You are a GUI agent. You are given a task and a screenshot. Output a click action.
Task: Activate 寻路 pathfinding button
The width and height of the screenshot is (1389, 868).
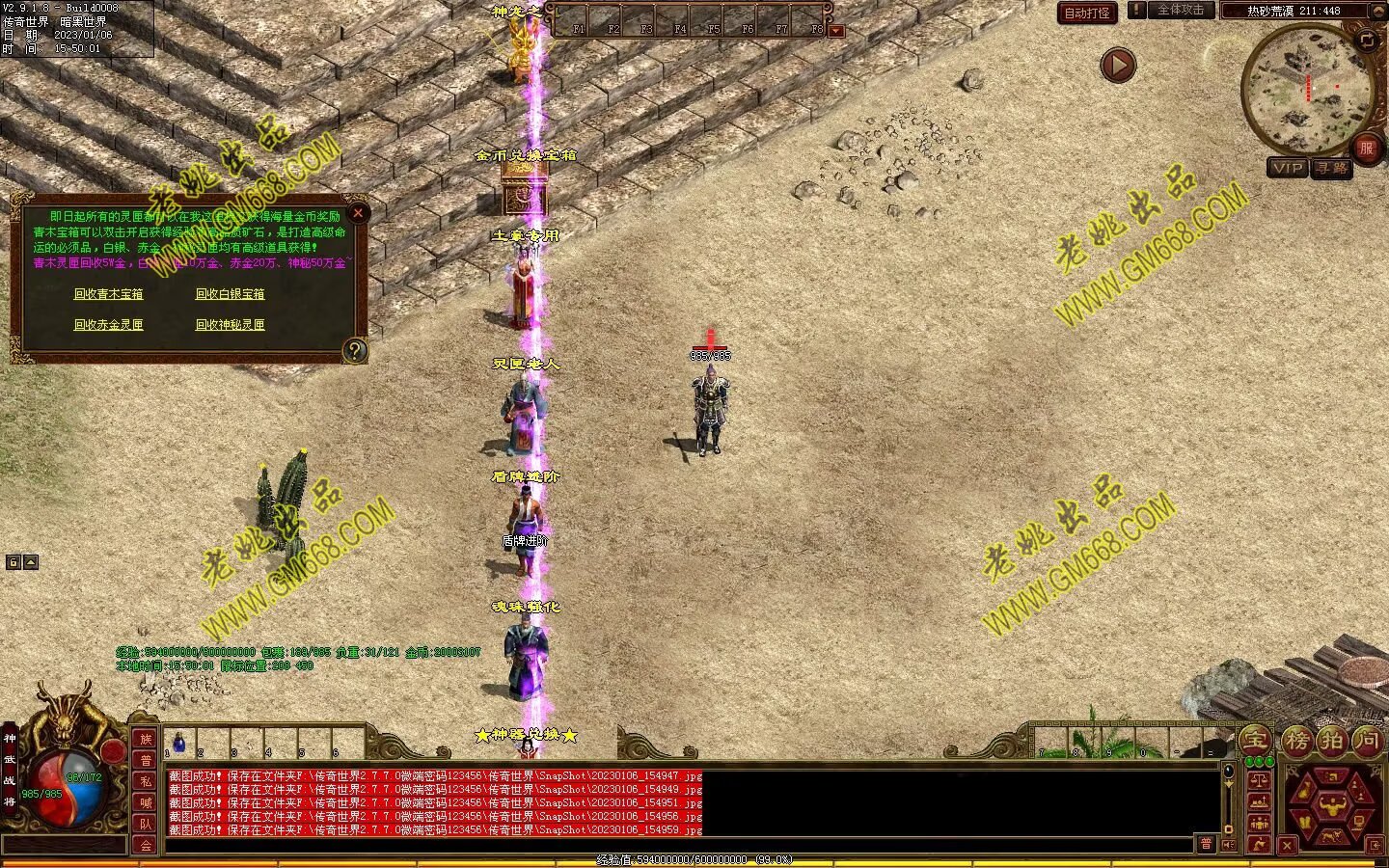1332,168
